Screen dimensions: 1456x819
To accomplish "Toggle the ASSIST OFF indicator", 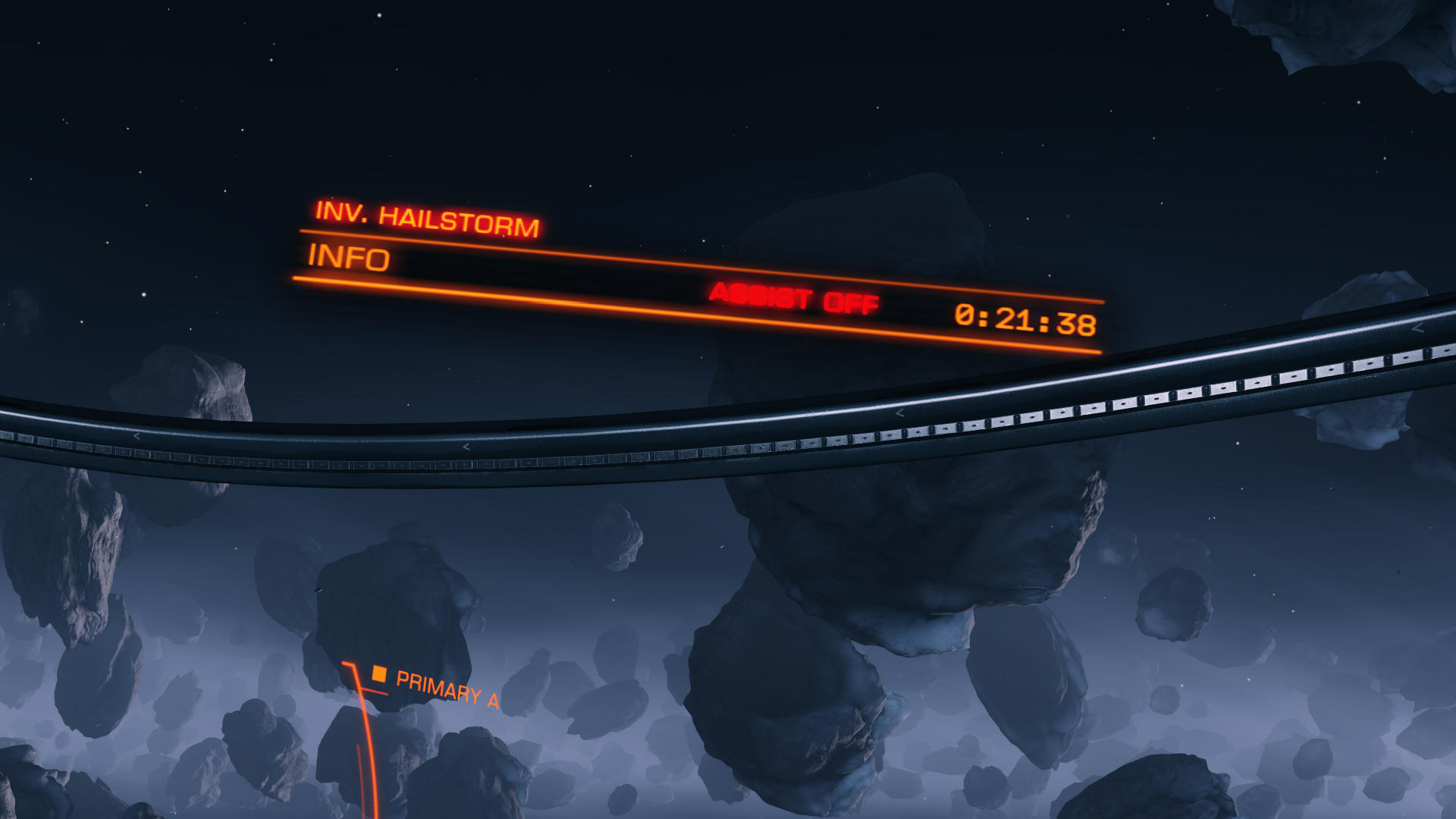I will 794,297.
